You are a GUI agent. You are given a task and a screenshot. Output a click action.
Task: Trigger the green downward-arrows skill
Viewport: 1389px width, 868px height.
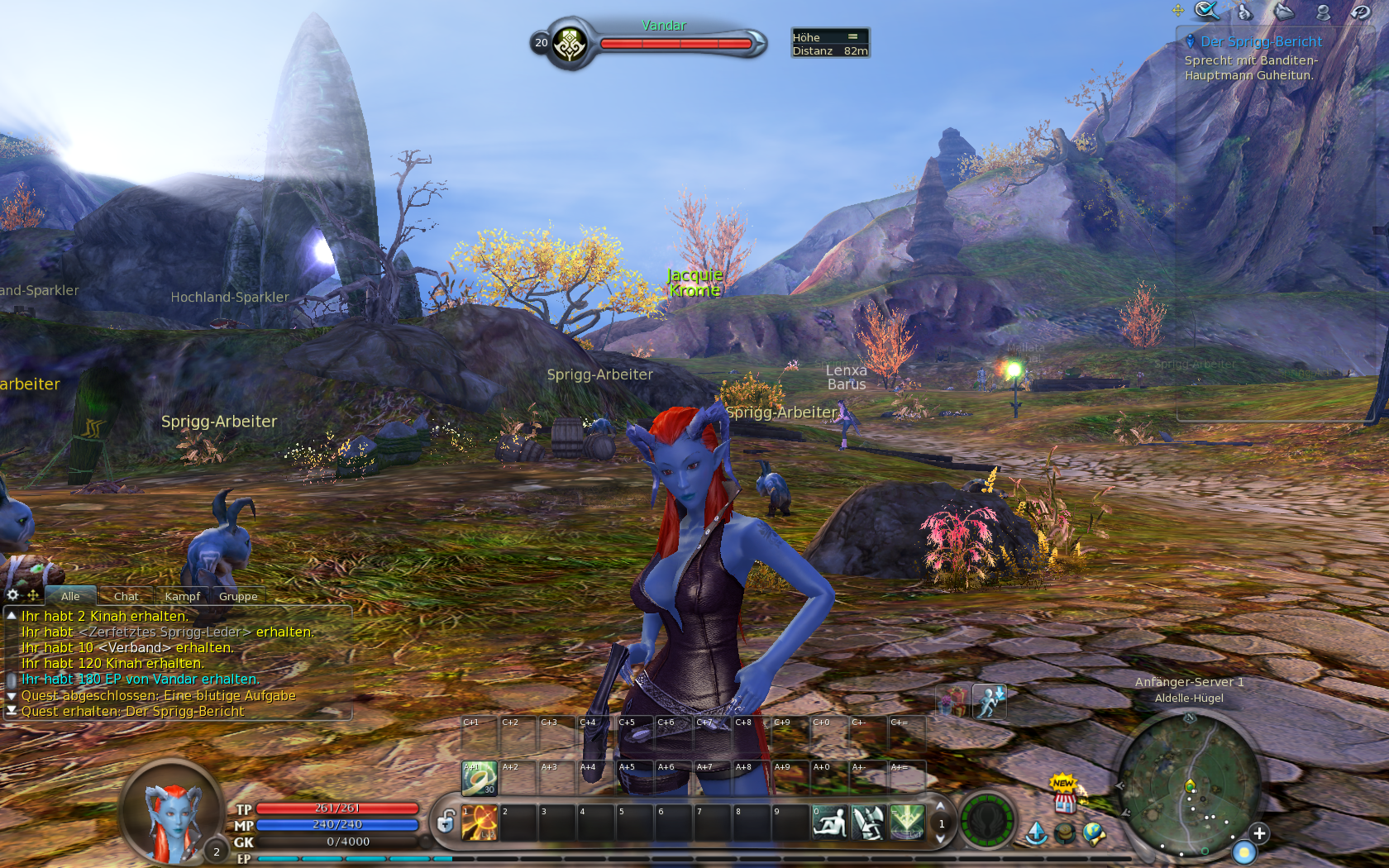click(907, 823)
